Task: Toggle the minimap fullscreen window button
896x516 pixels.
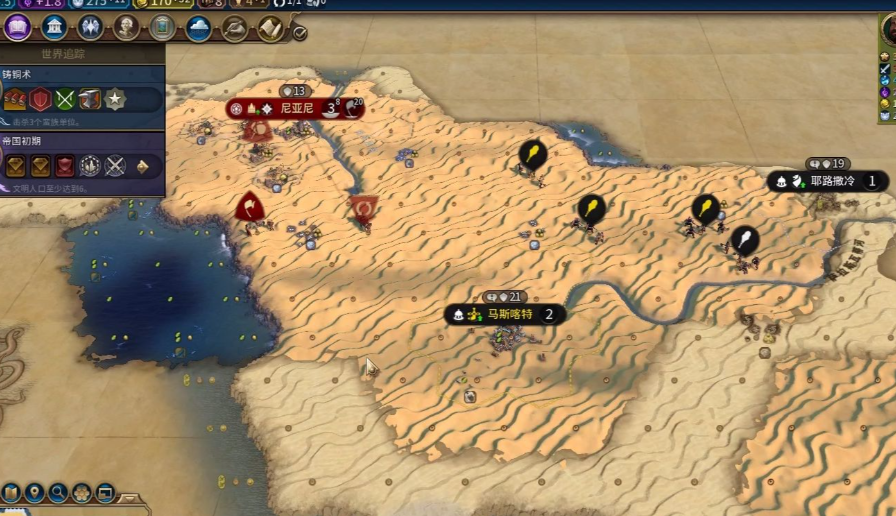Action: pos(104,492)
